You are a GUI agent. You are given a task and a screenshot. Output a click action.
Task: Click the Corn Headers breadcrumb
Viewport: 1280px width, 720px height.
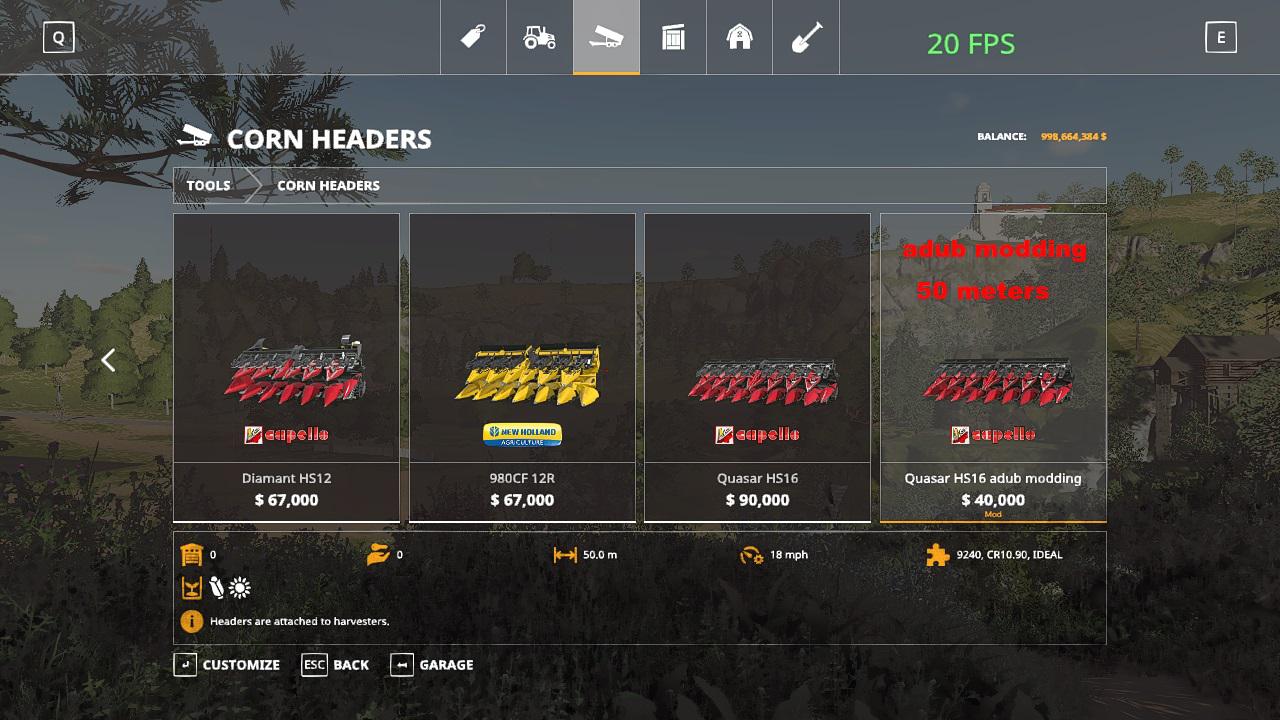328,185
